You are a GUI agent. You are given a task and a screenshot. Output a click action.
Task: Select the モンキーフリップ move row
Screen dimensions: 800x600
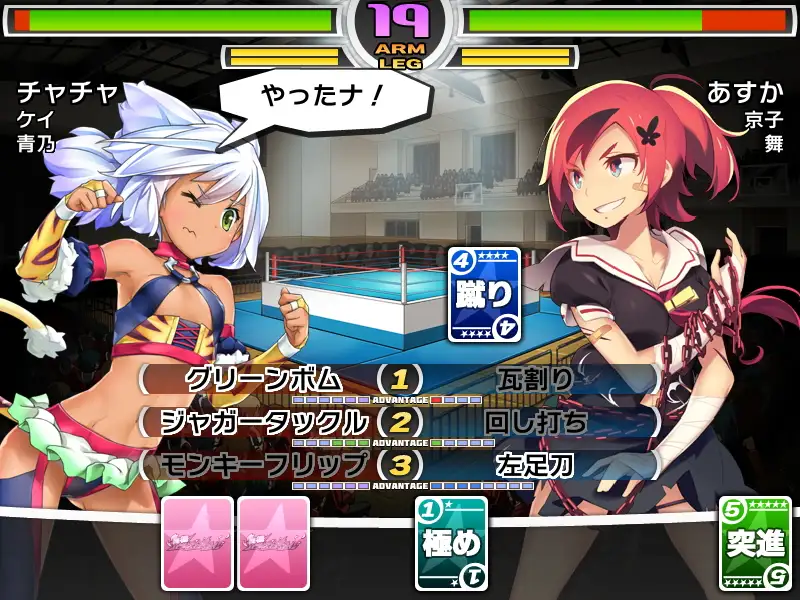pyautogui.click(x=264, y=465)
